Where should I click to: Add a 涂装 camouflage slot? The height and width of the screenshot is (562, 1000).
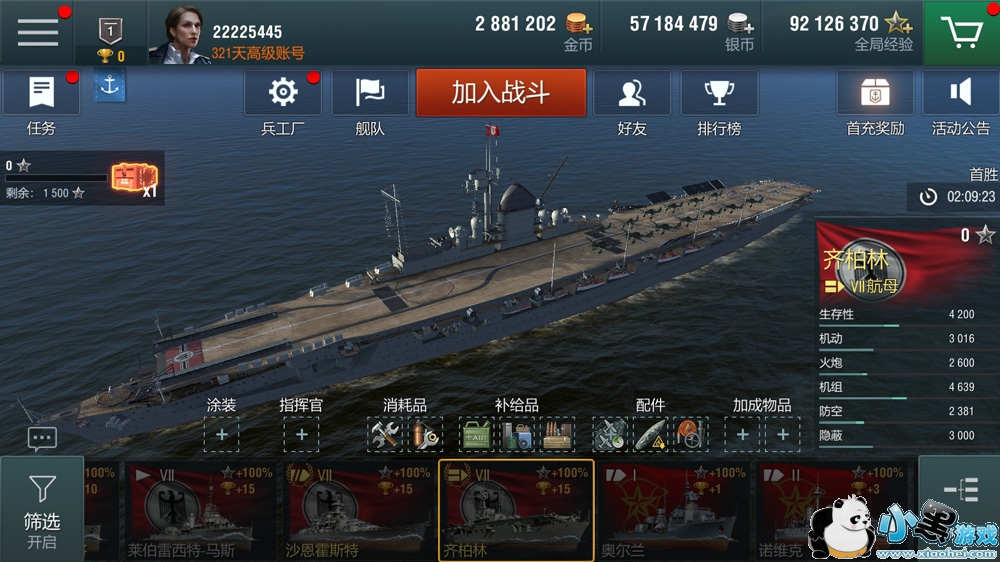pyautogui.click(x=221, y=435)
